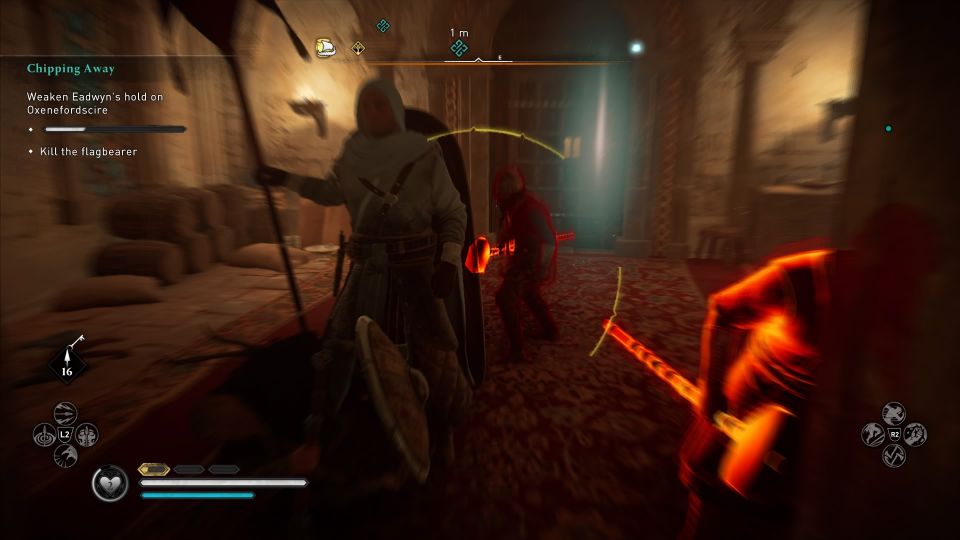Activate the crossed axes melee ability

(x=894, y=455)
